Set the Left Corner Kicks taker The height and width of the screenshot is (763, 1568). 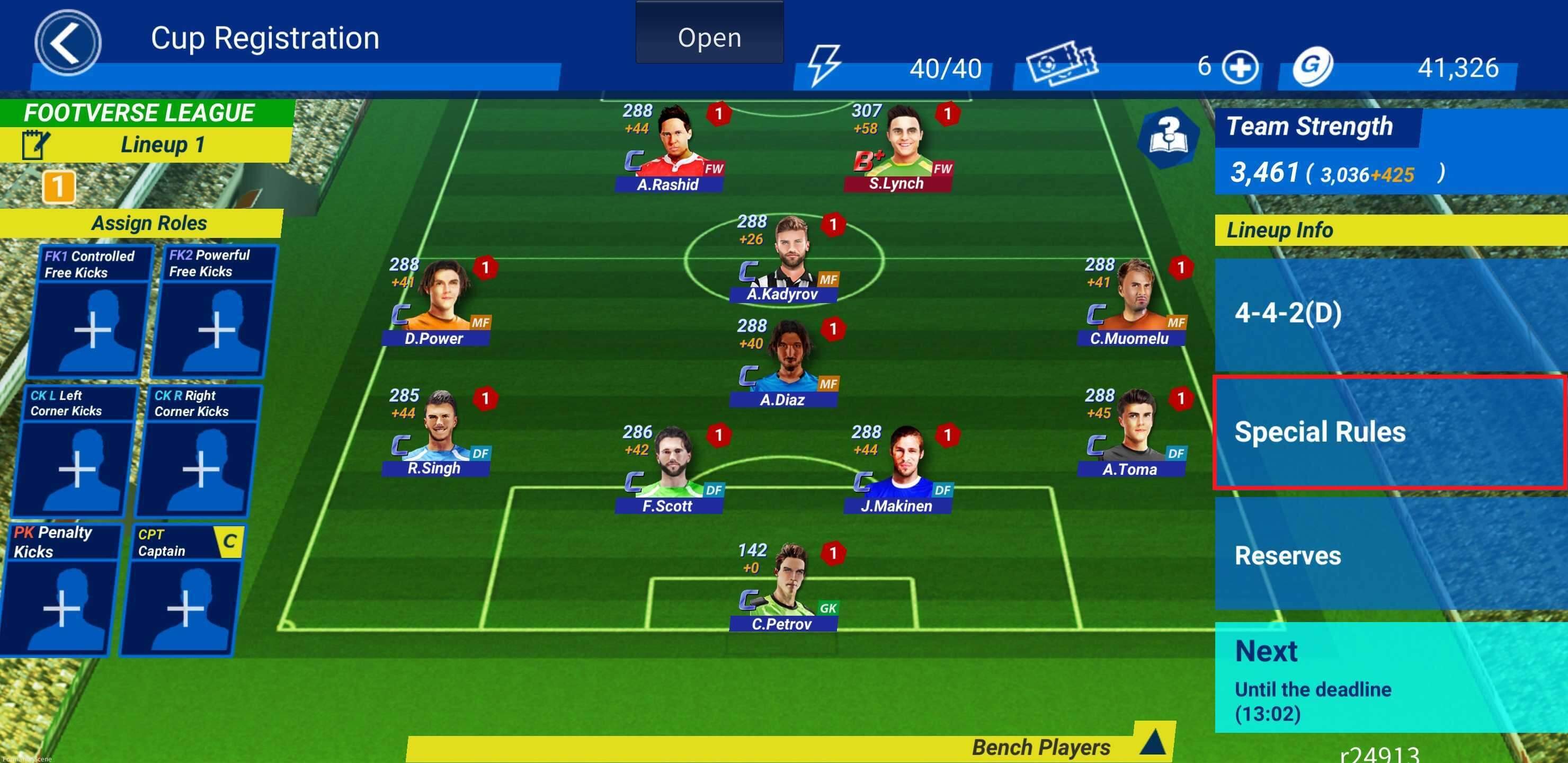click(75, 468)
